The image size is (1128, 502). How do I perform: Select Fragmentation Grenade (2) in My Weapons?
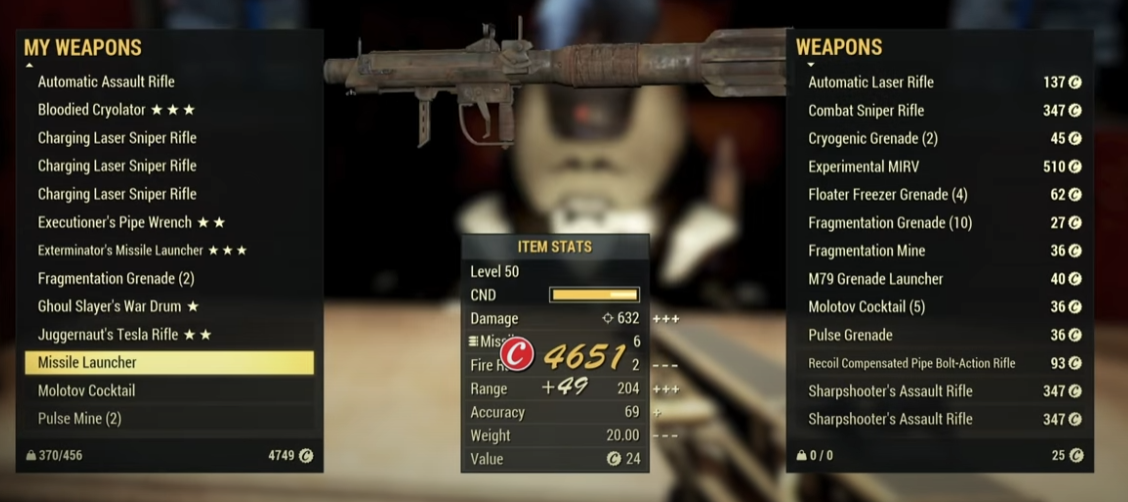(x=116, y=278)
